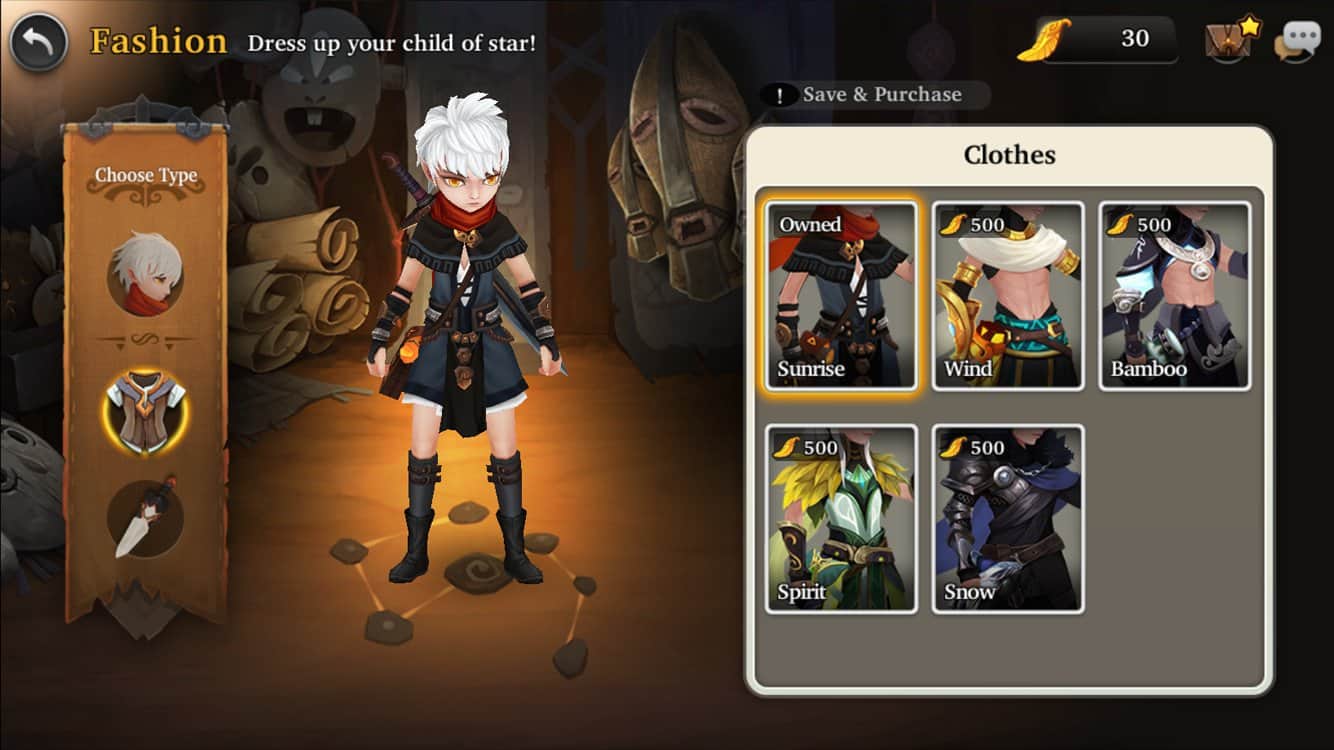Screen dimensions: 1334x750
Task: Click the Save & Purchase button
Action: click(x=876, y=95)
